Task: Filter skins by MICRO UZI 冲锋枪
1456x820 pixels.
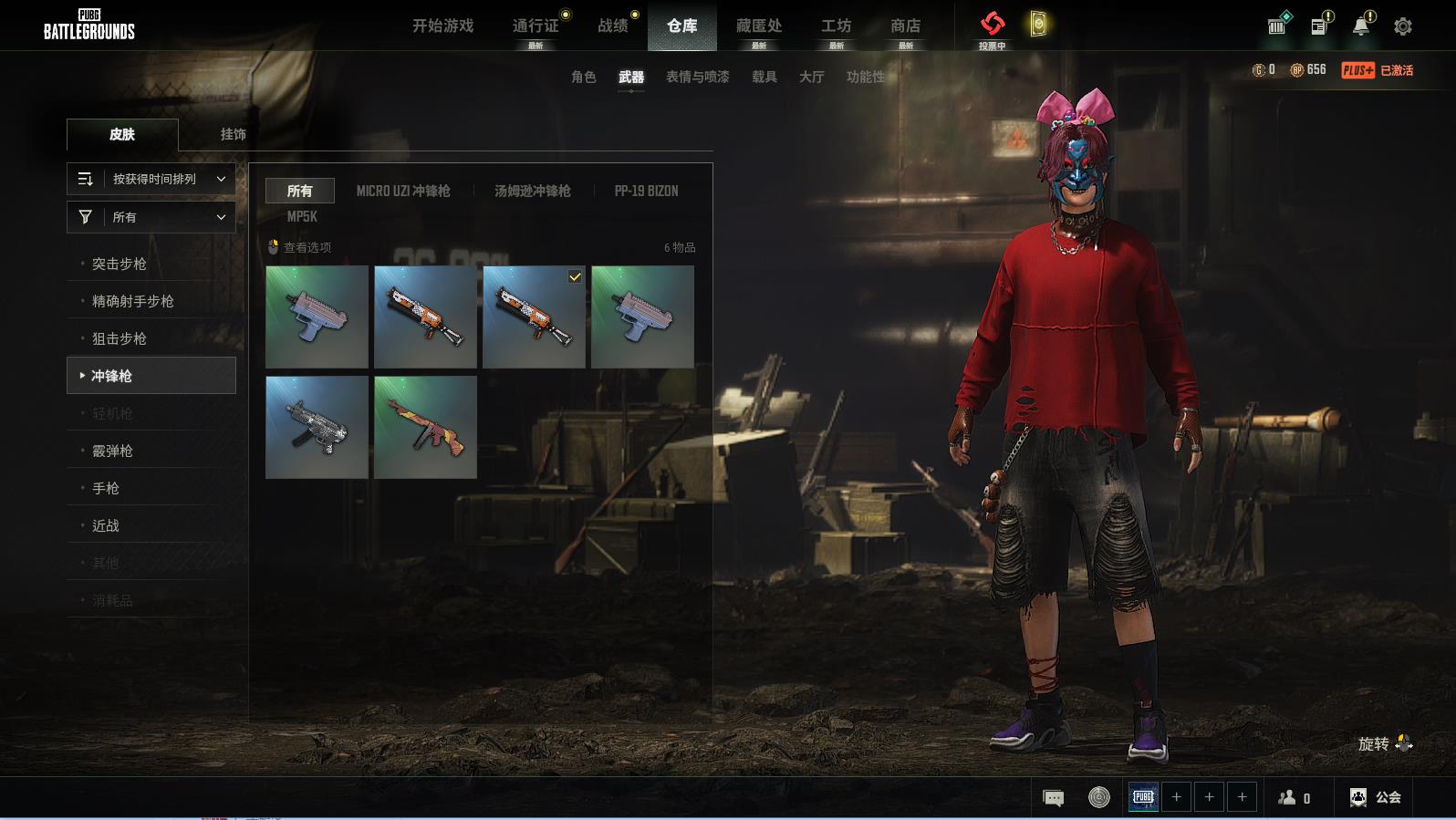Action: coord(403,191)
